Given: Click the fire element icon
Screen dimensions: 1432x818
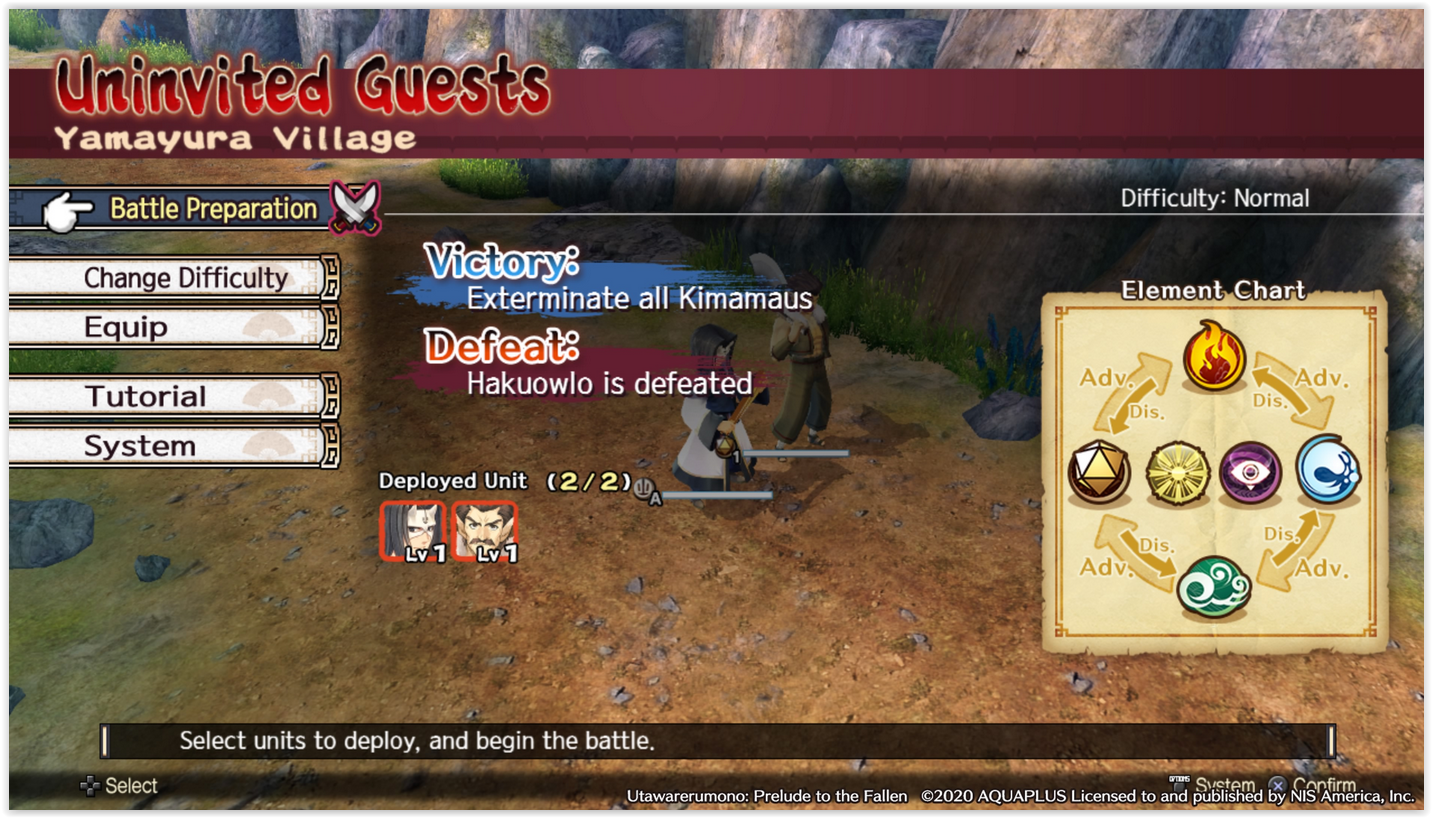Looking at the screenshot, I should (1214, 358).
